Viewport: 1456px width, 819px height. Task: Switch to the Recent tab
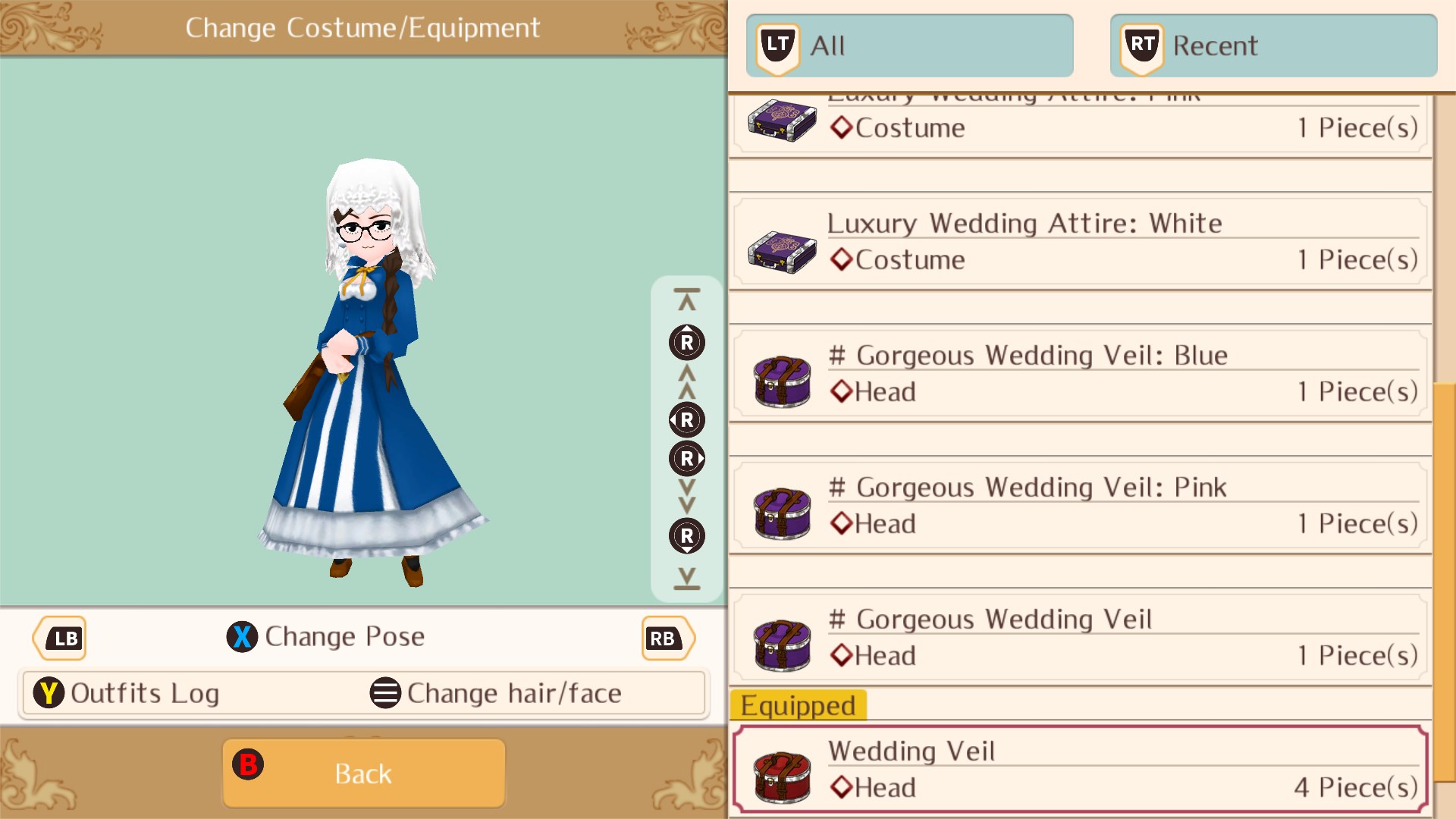click(x=1272, y=45)
